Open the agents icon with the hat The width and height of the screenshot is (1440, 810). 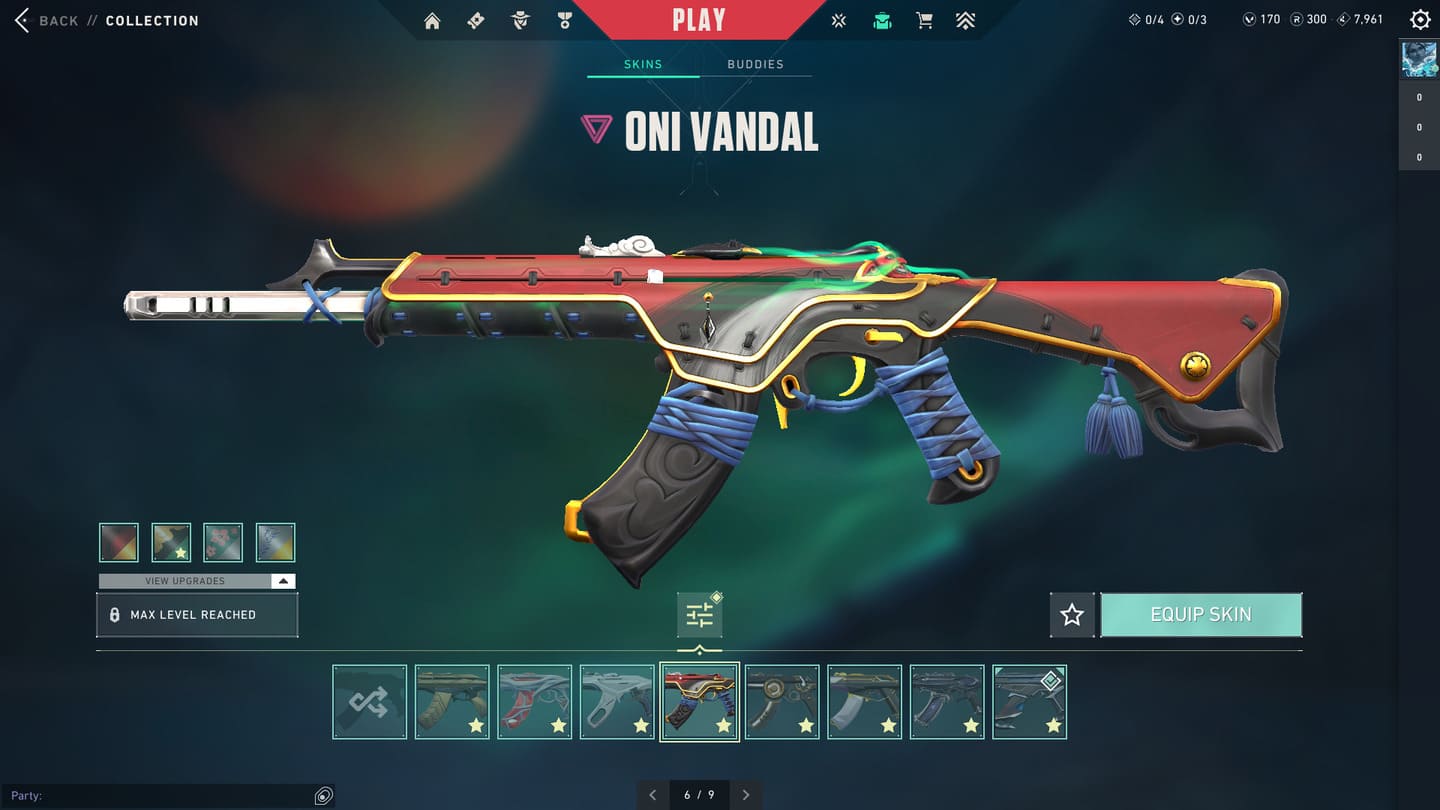[x=520, y=20]
